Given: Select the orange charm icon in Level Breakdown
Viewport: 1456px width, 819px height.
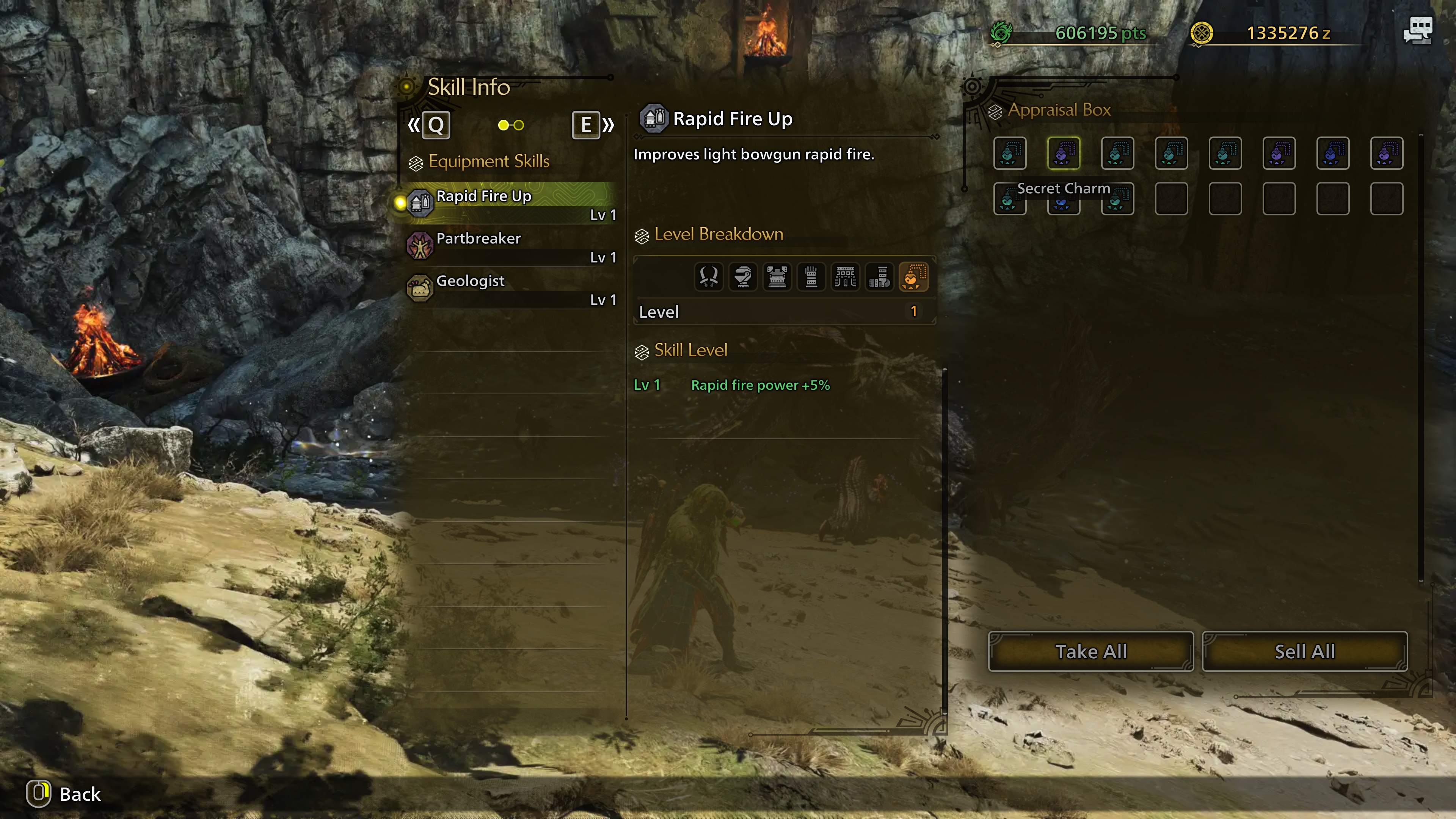Looking at the screenshot, I should [x=913, y=277].
